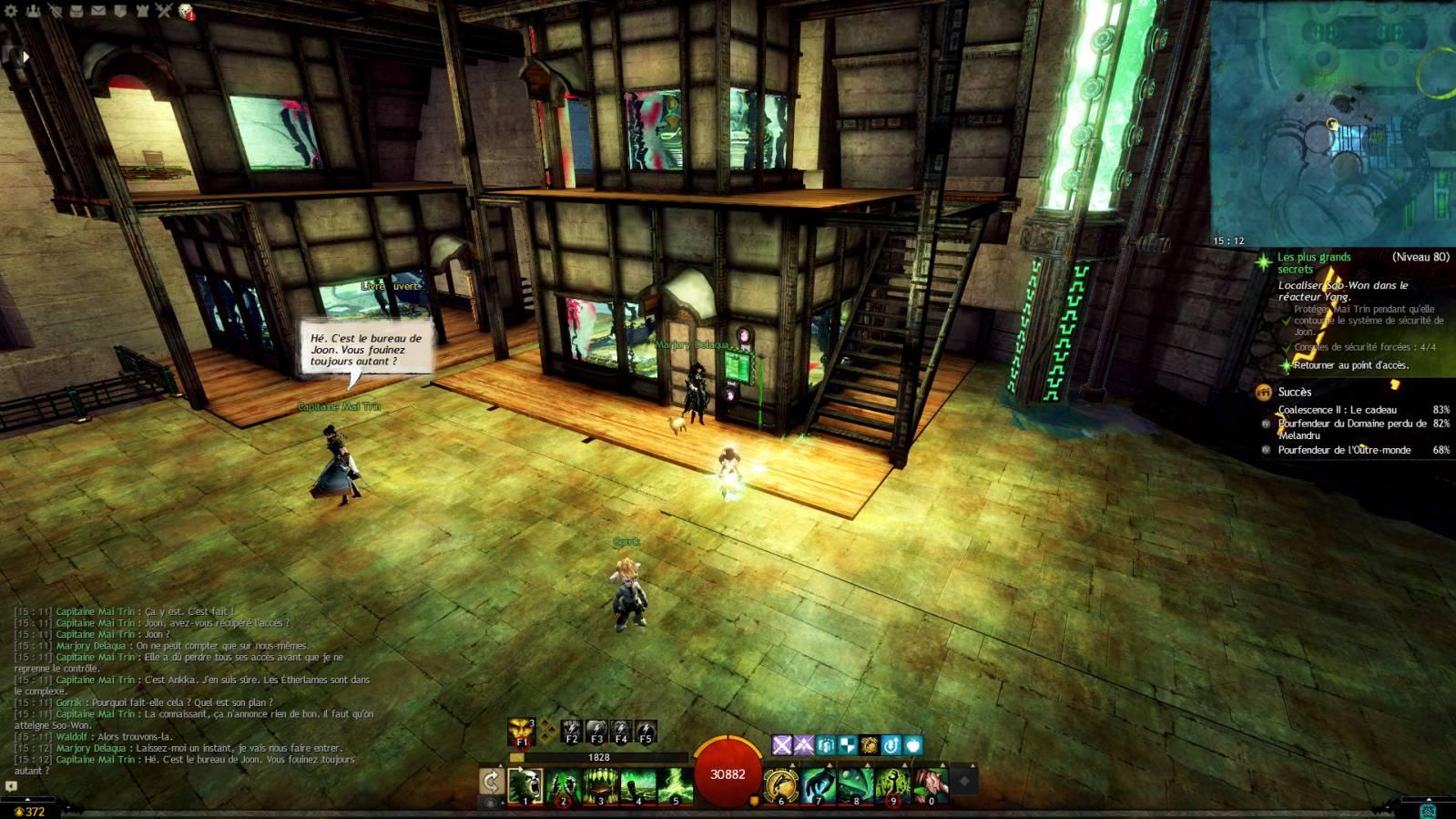Open the notification icon with red alert
The image size is (1456, 819).
click(x=187, y=11)
